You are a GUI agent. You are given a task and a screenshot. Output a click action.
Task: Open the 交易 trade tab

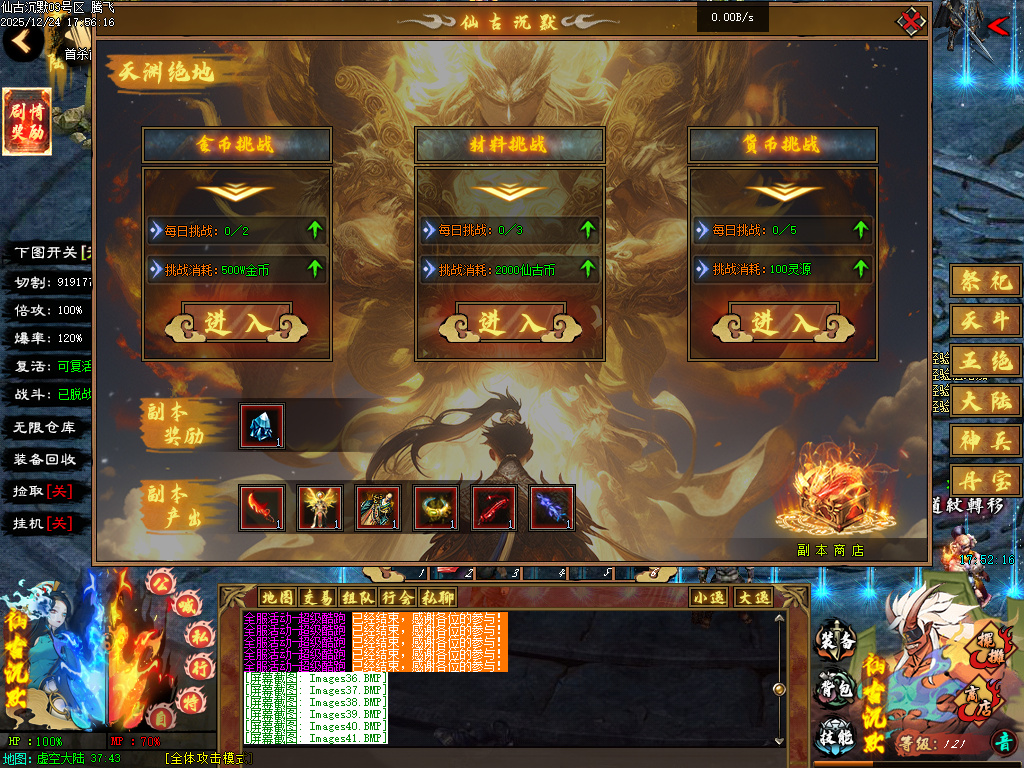point(317,597)
